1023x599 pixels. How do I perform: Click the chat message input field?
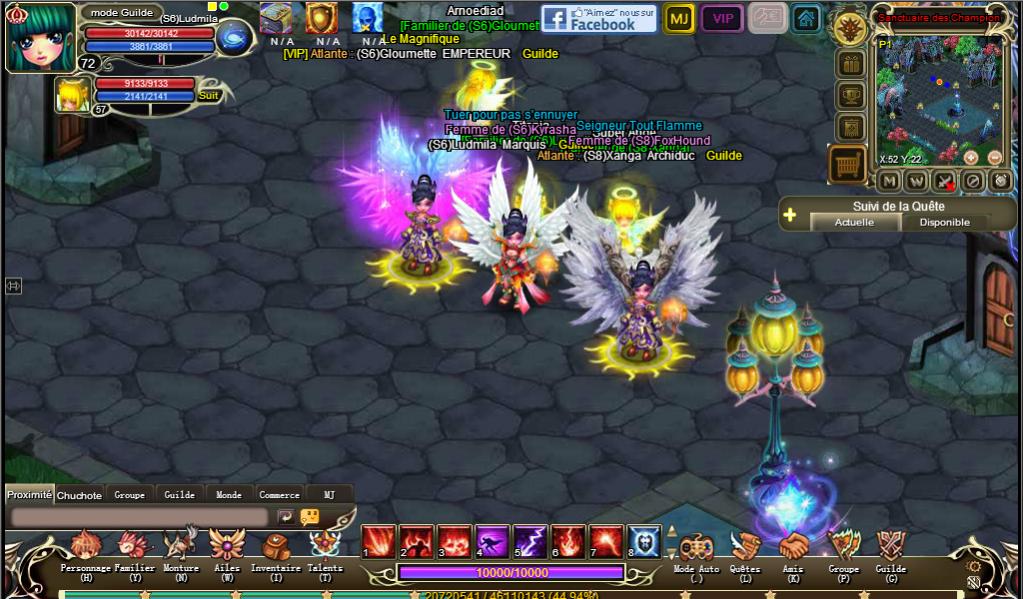coord(140,517)
